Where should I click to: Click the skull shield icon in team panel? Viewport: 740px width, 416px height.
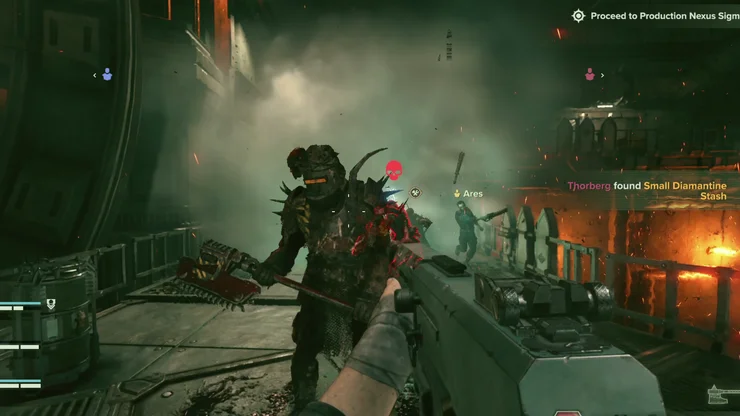52,303
